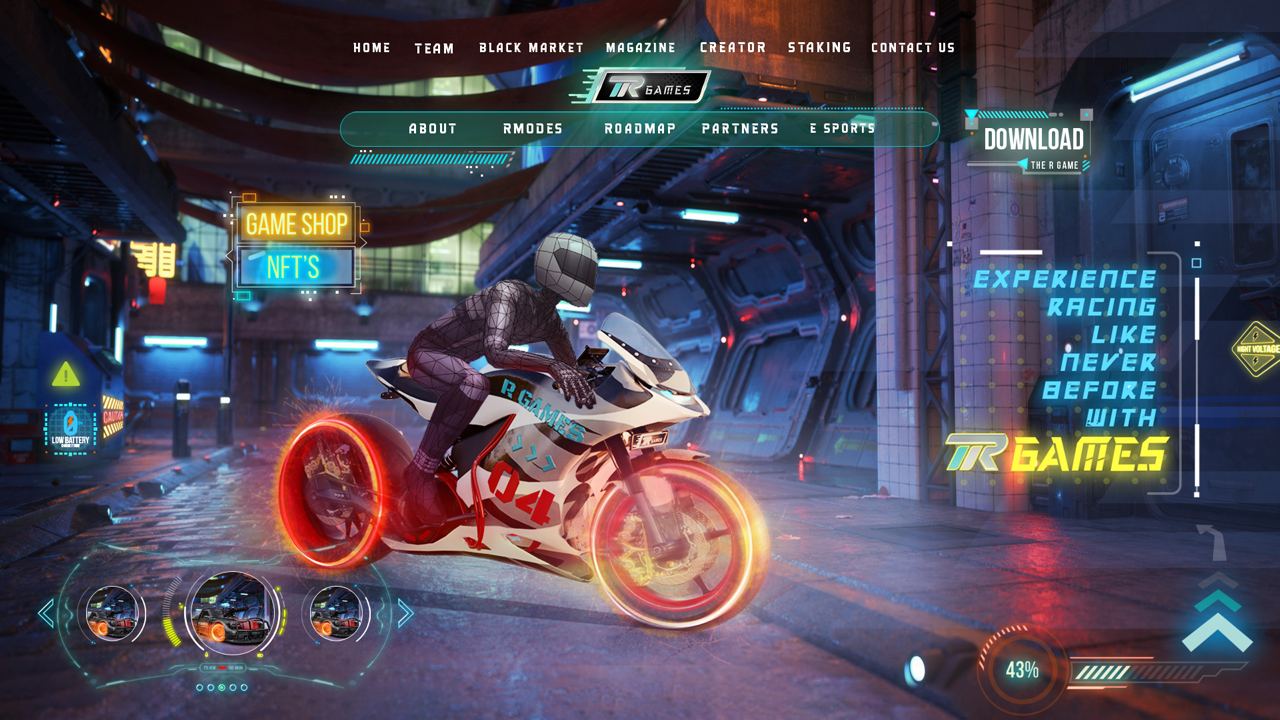Select the E Sports tab
This screenshot has width=1280, height=720.
click(842, 129)
